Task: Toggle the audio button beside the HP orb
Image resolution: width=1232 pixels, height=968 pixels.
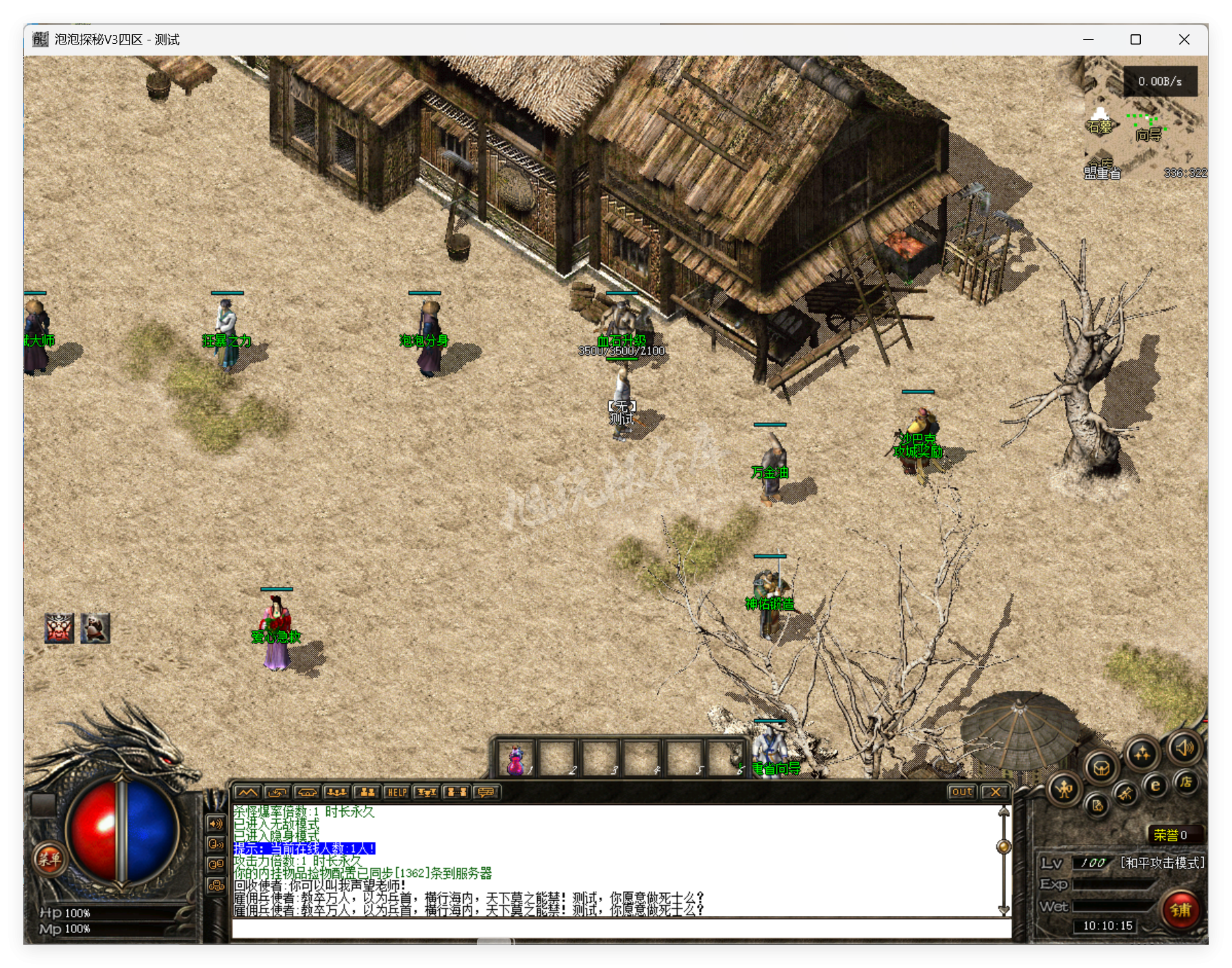Action: click(214, 825)
